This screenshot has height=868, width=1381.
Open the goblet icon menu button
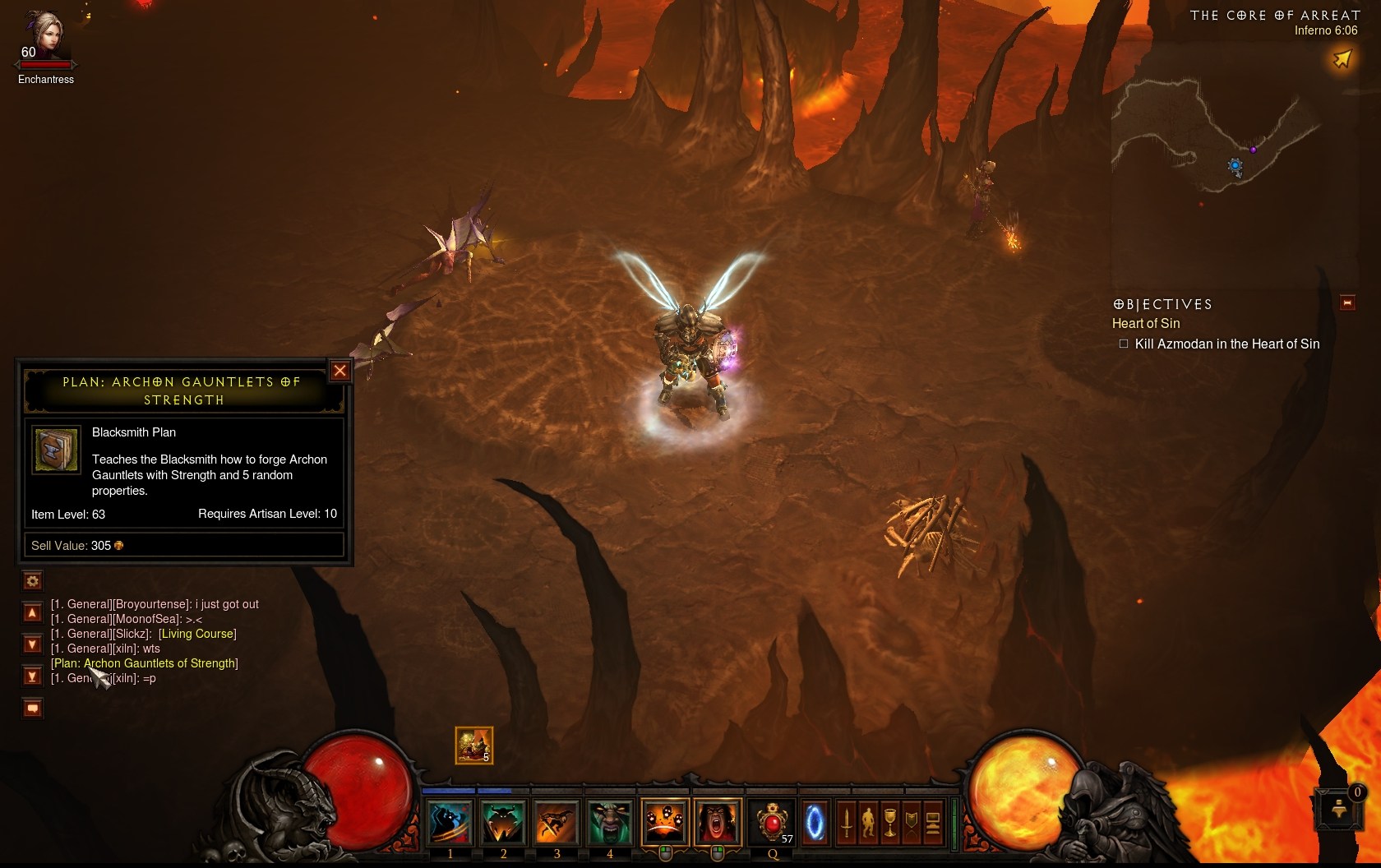click(x=889, y=822)
